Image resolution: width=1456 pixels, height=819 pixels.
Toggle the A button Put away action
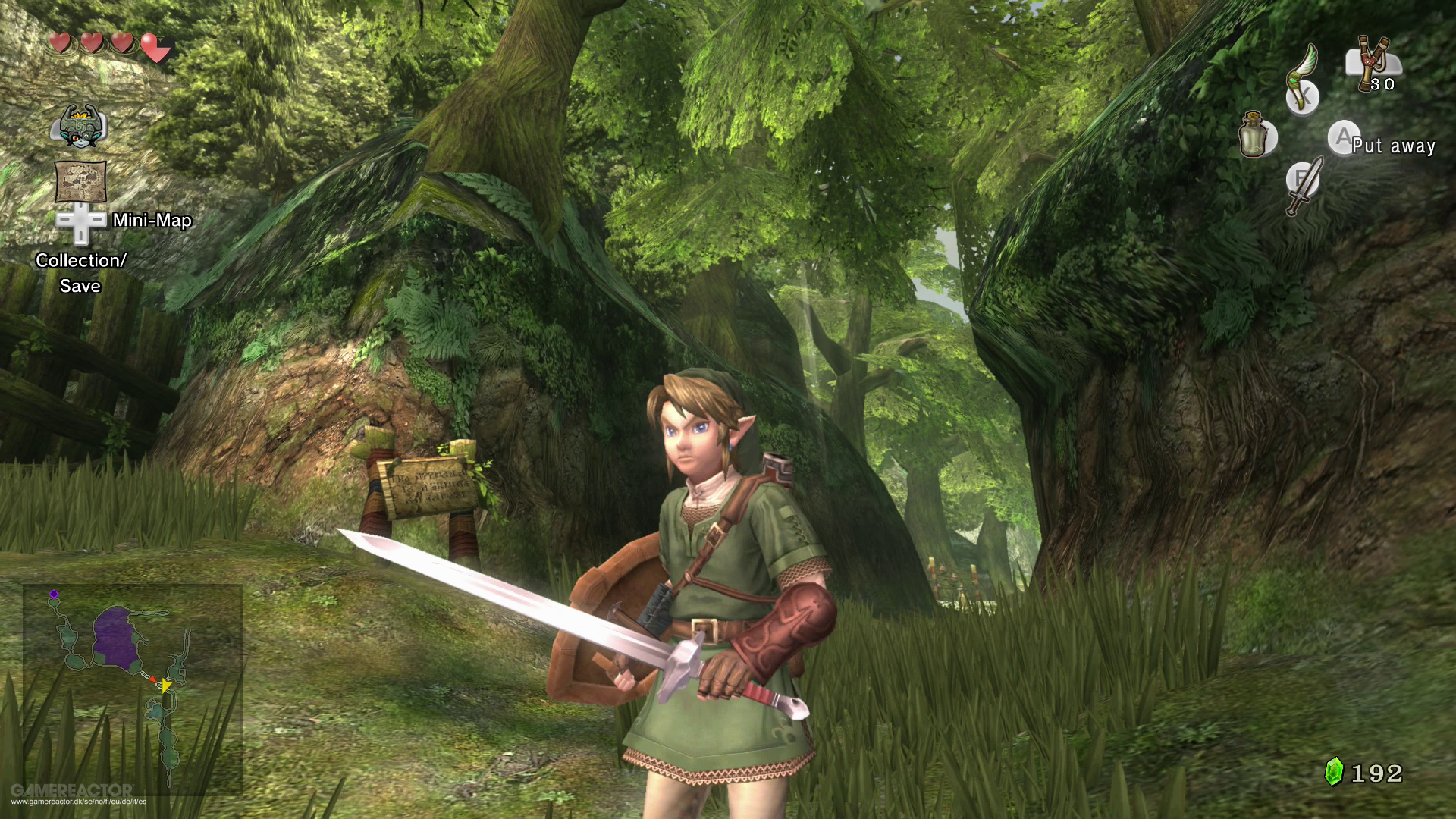pyautogui.click(x=1344, y=136)
